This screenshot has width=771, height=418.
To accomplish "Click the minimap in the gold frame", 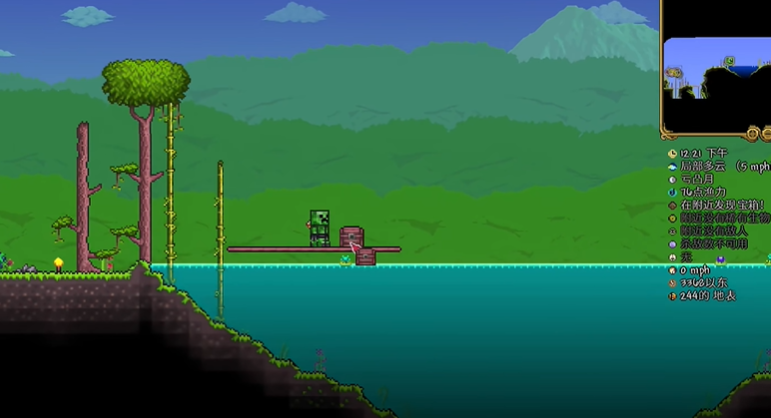I will [716, 68].
